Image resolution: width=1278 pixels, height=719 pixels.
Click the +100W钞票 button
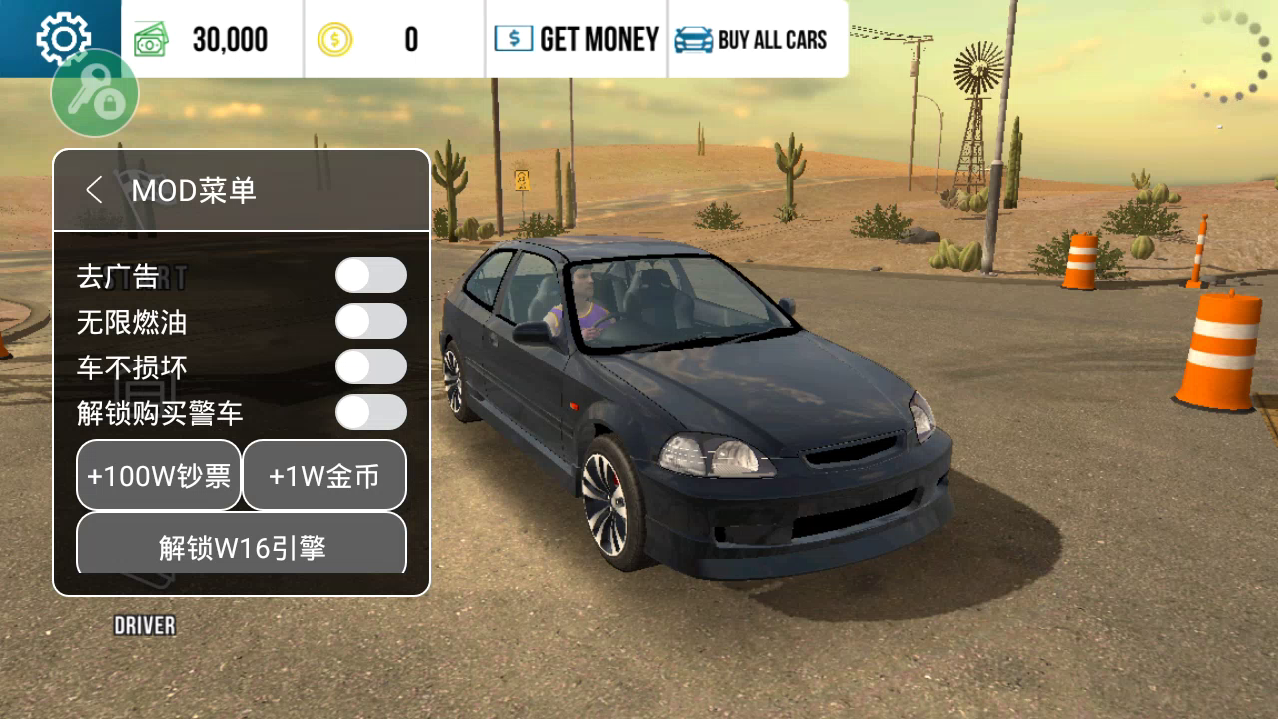pyautogui.click(x=159, y=476)
